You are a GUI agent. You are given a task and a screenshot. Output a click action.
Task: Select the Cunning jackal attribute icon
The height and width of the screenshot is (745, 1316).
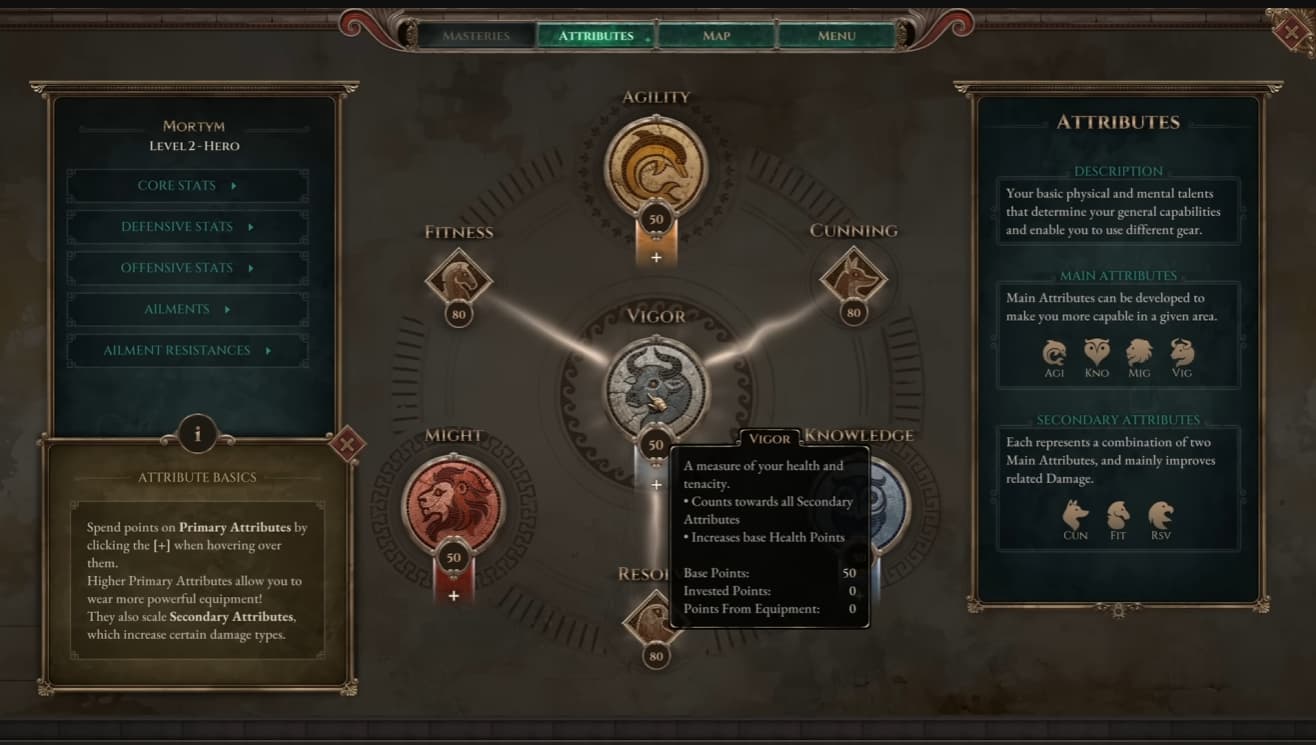tap(853, 277)
